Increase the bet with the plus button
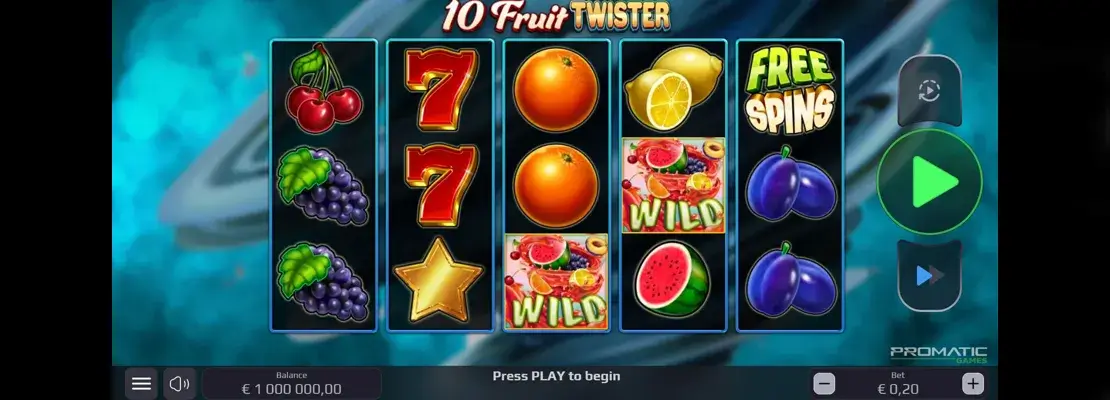This screenshot has width=1110, height=400. pos(972,384)
